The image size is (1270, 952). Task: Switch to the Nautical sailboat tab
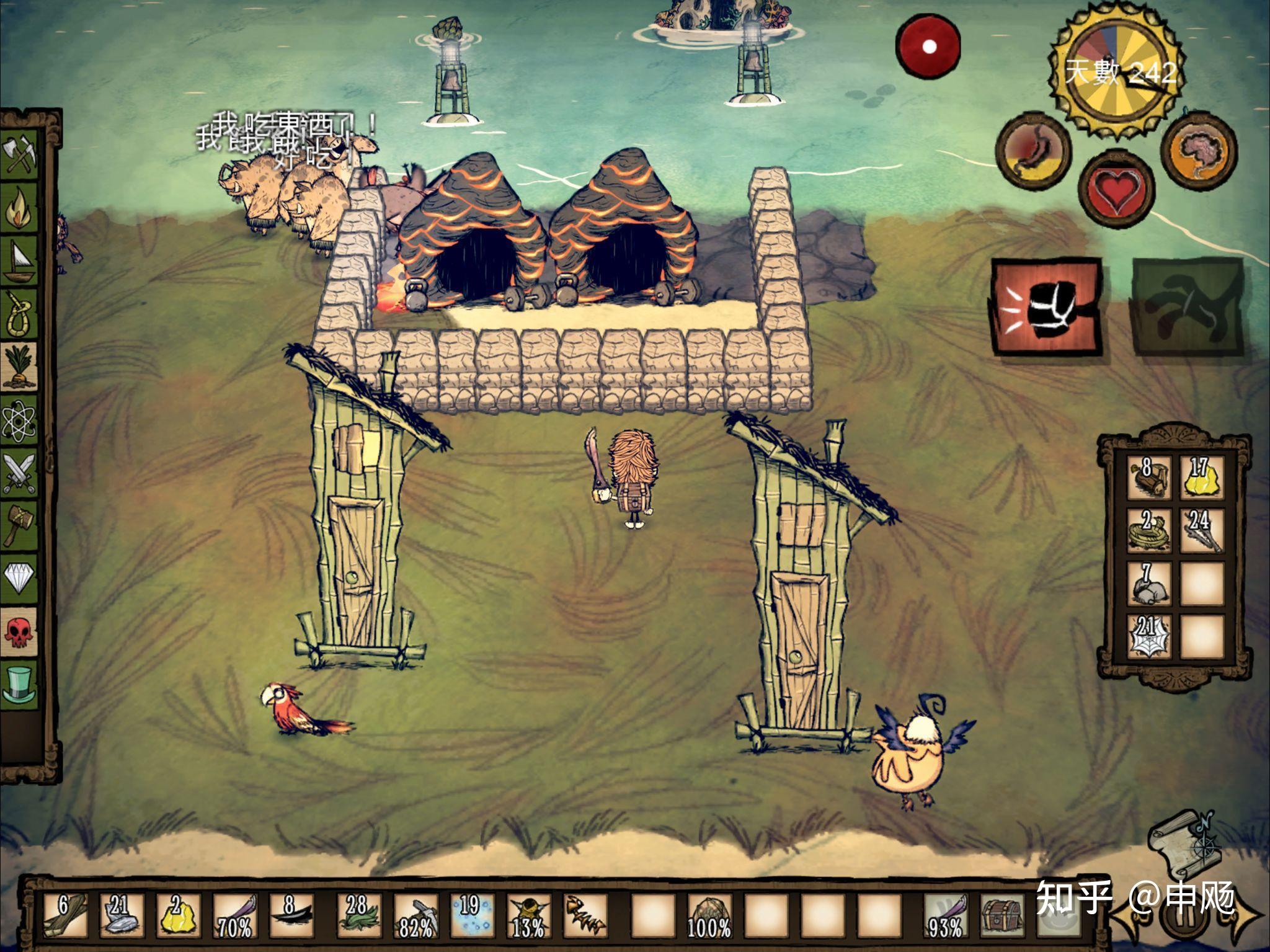tap(20, 262)
